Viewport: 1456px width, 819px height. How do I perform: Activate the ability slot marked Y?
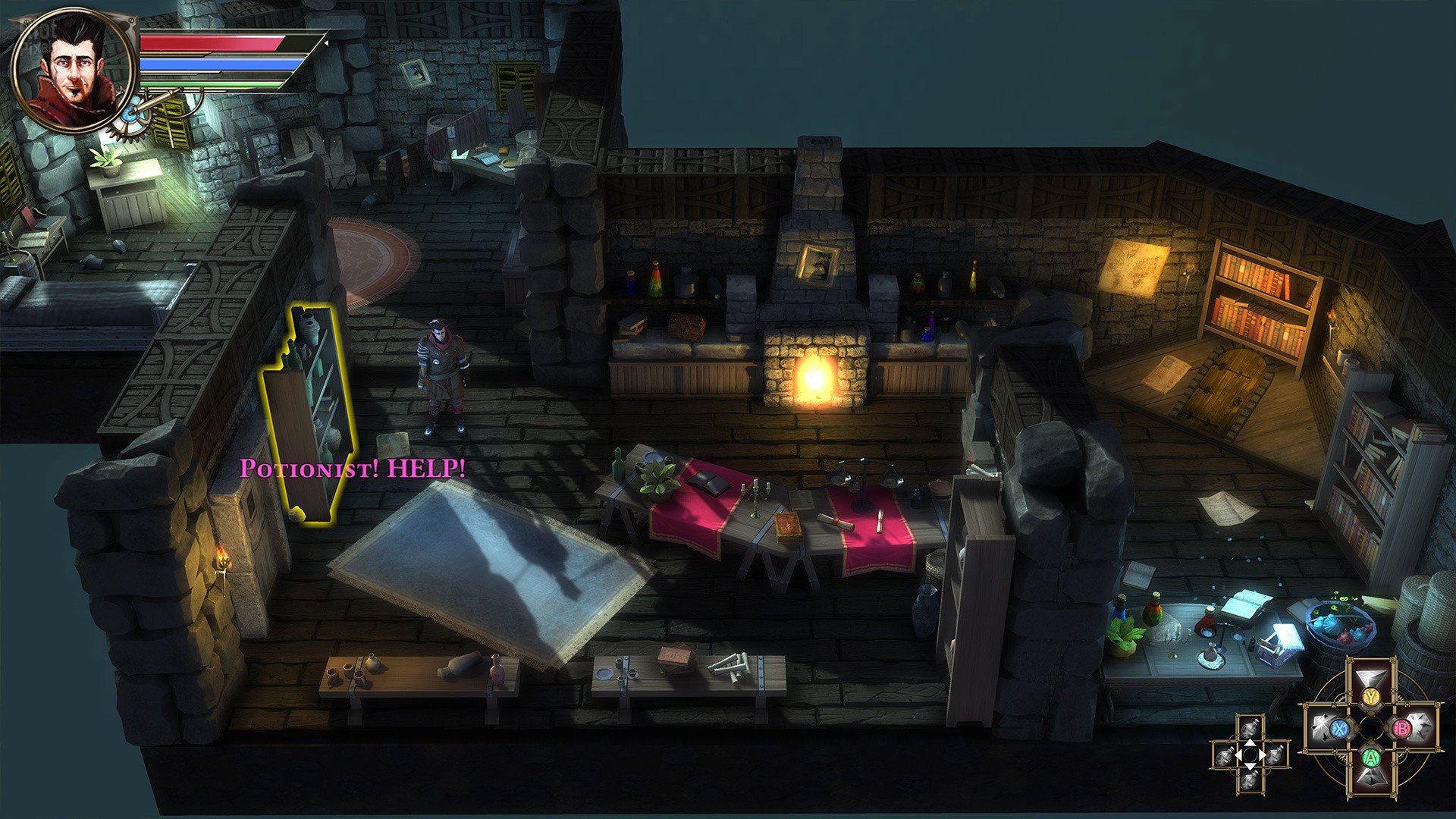[1370, 696]
